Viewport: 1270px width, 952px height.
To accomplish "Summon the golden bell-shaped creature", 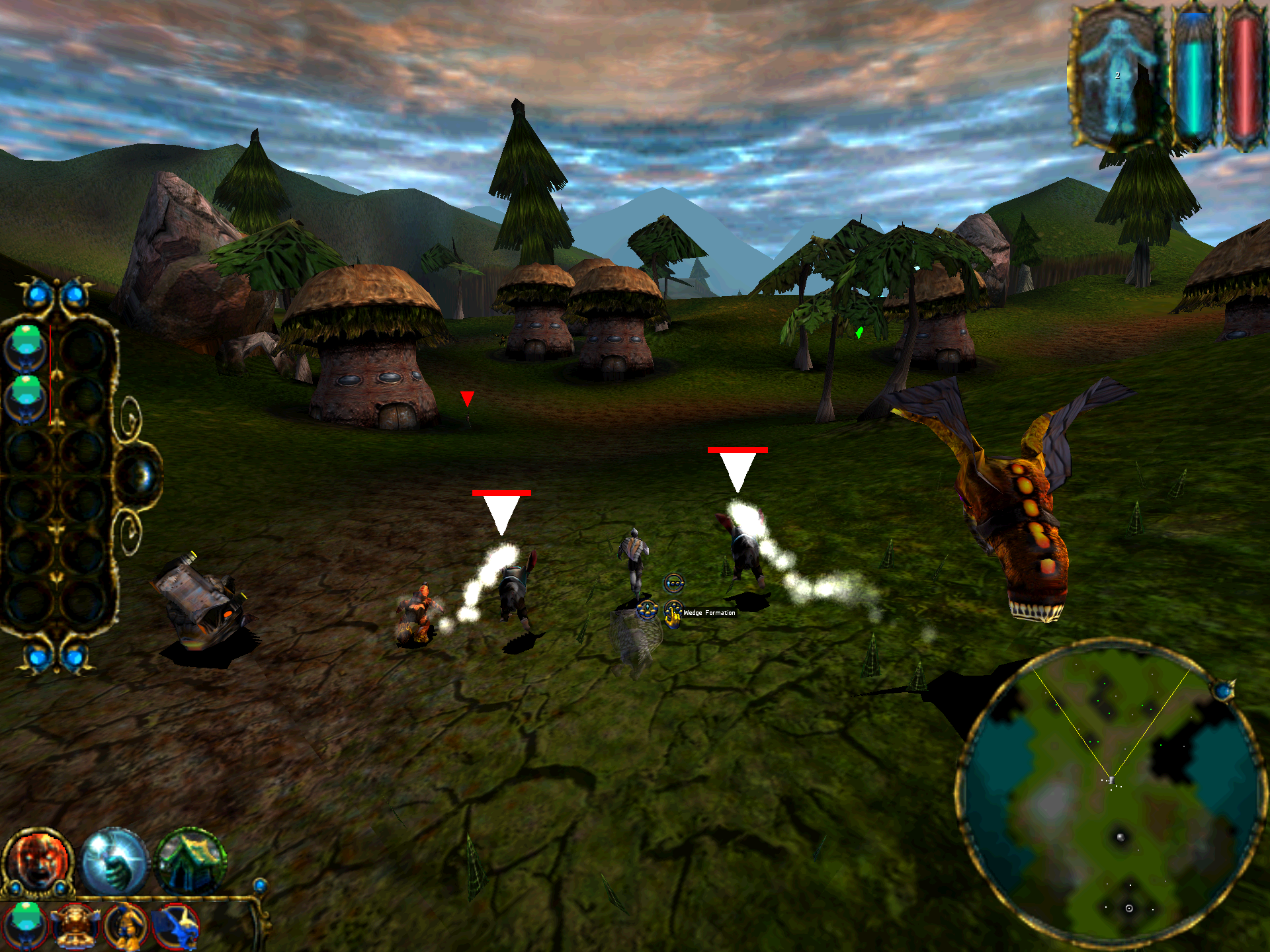I will click(127, 926).
